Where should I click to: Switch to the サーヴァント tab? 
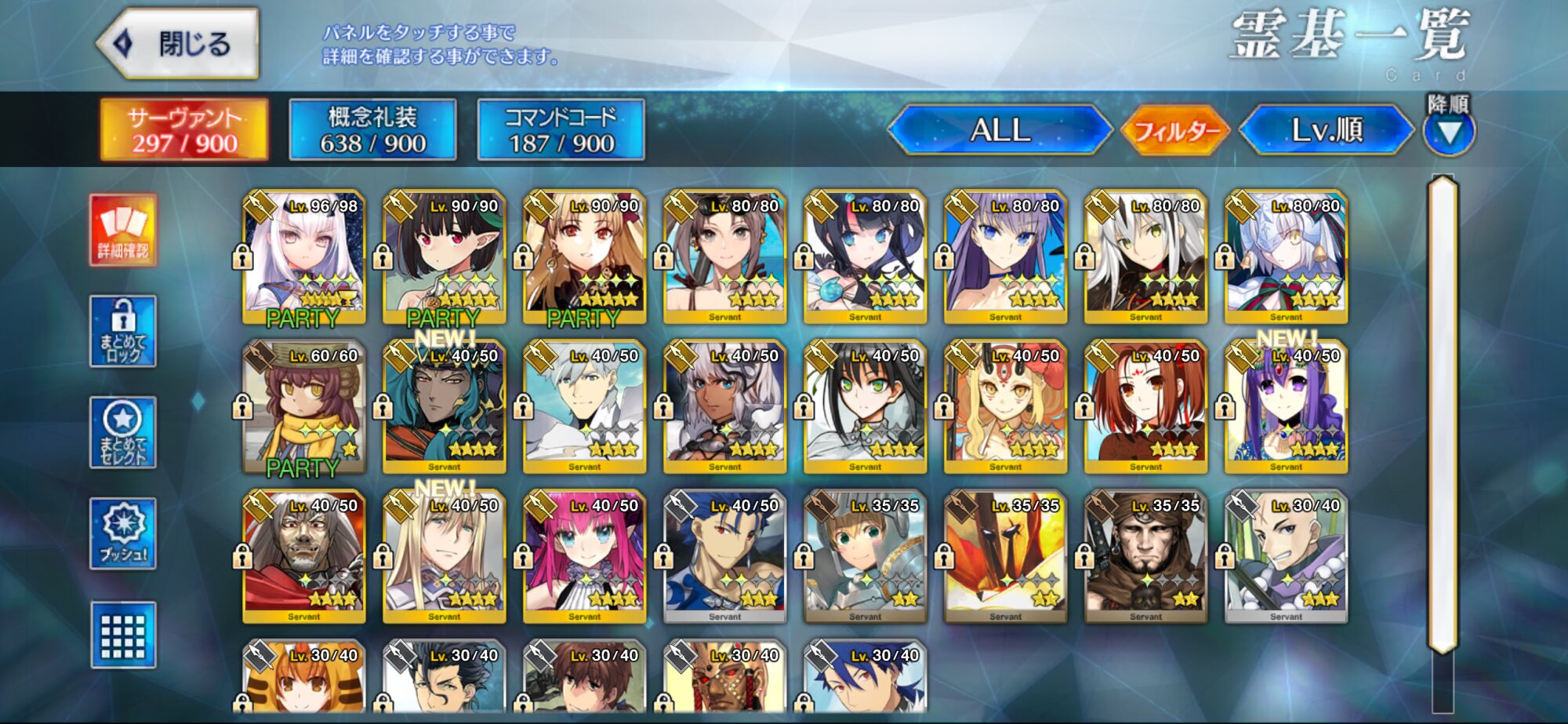point(184,129)
